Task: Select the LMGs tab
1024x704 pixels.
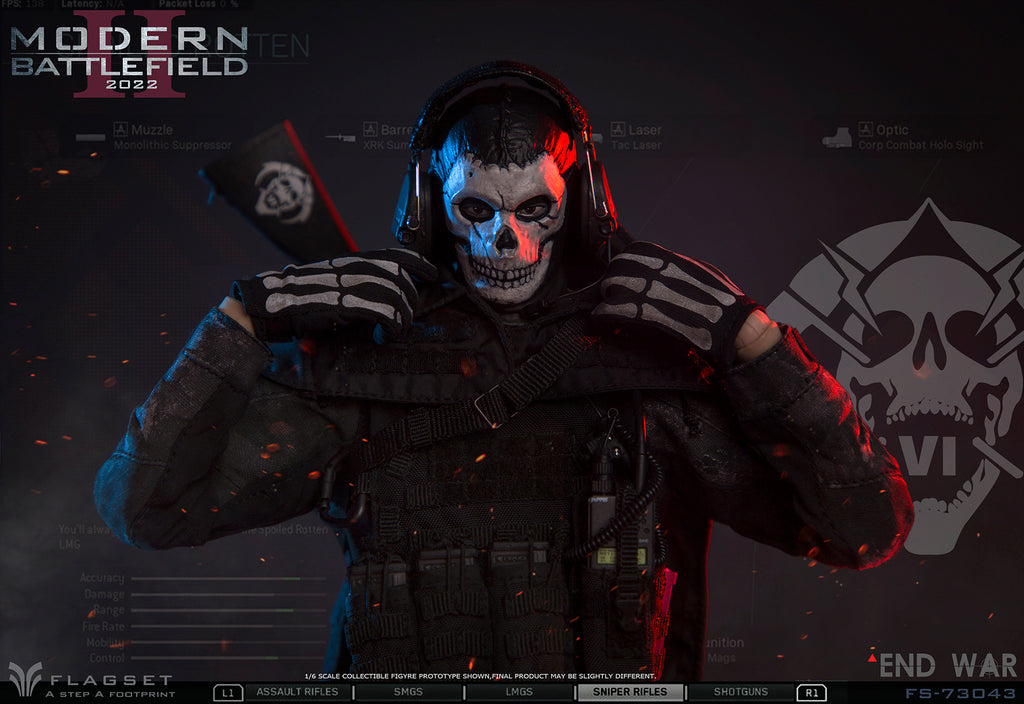Action: [x=519, y=692]
